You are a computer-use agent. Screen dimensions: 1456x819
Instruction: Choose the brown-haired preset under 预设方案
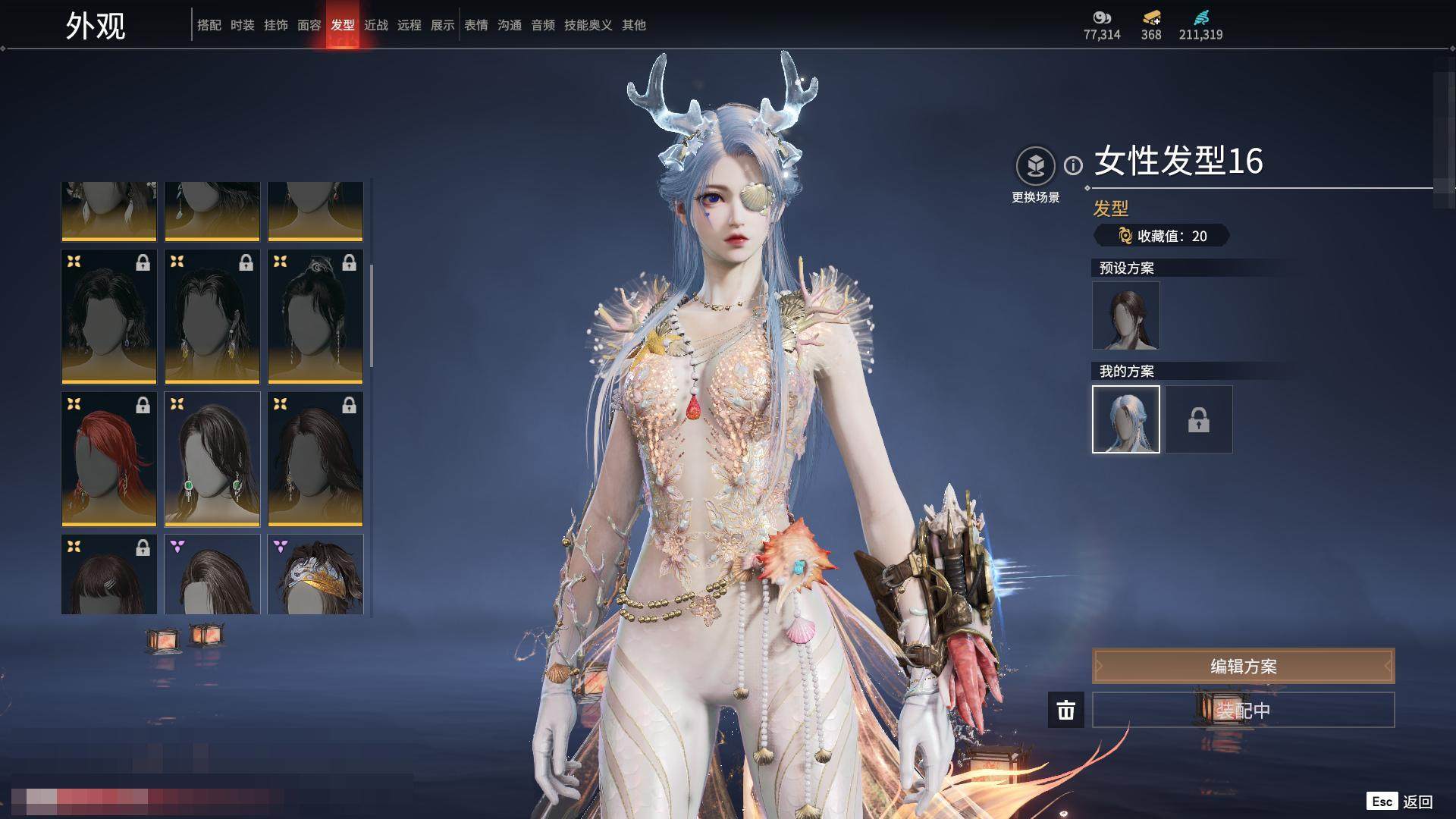[x=1125, y=315]
